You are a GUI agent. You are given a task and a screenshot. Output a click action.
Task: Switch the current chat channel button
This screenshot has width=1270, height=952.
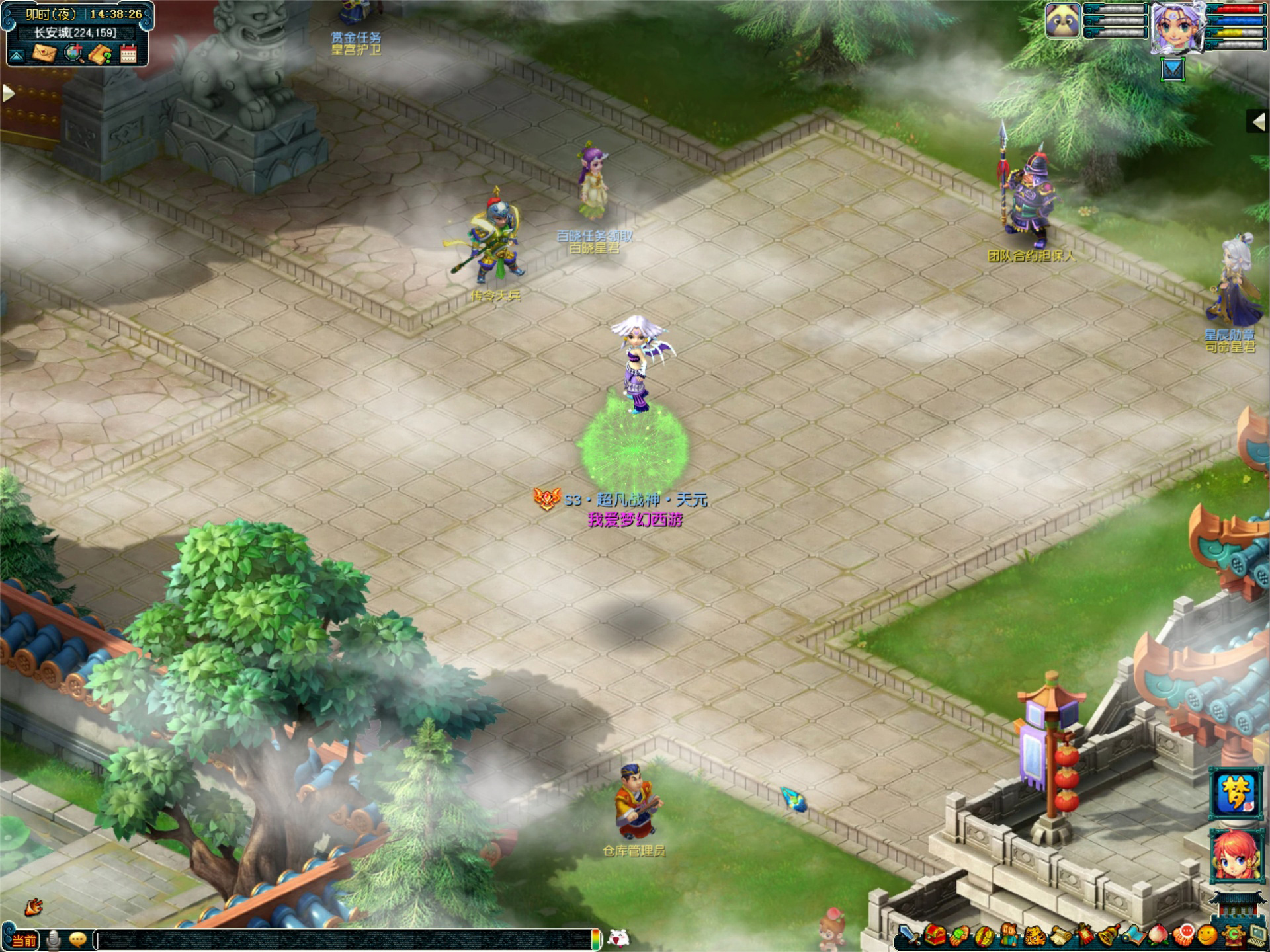pyautogui.click(x=24, y=940)
